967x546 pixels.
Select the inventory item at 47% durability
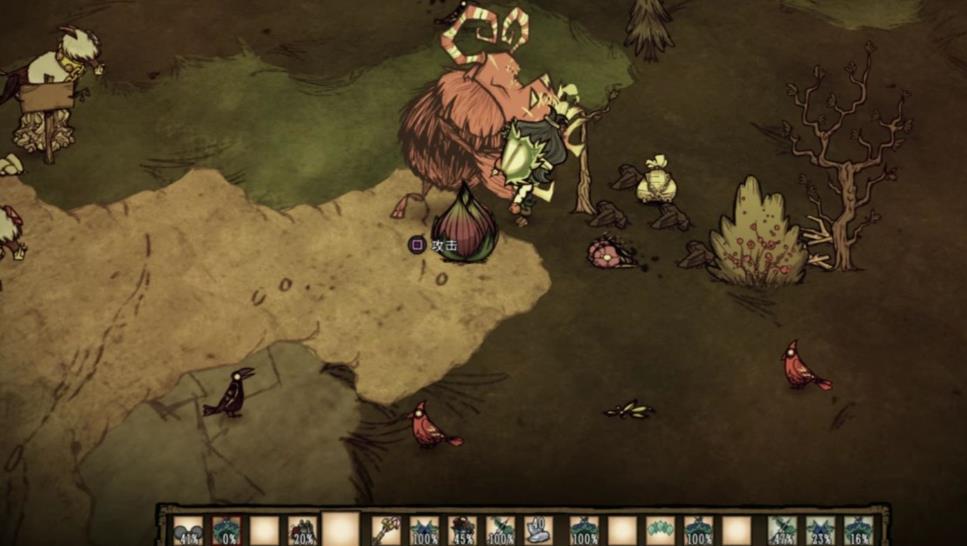pos(782,531)
